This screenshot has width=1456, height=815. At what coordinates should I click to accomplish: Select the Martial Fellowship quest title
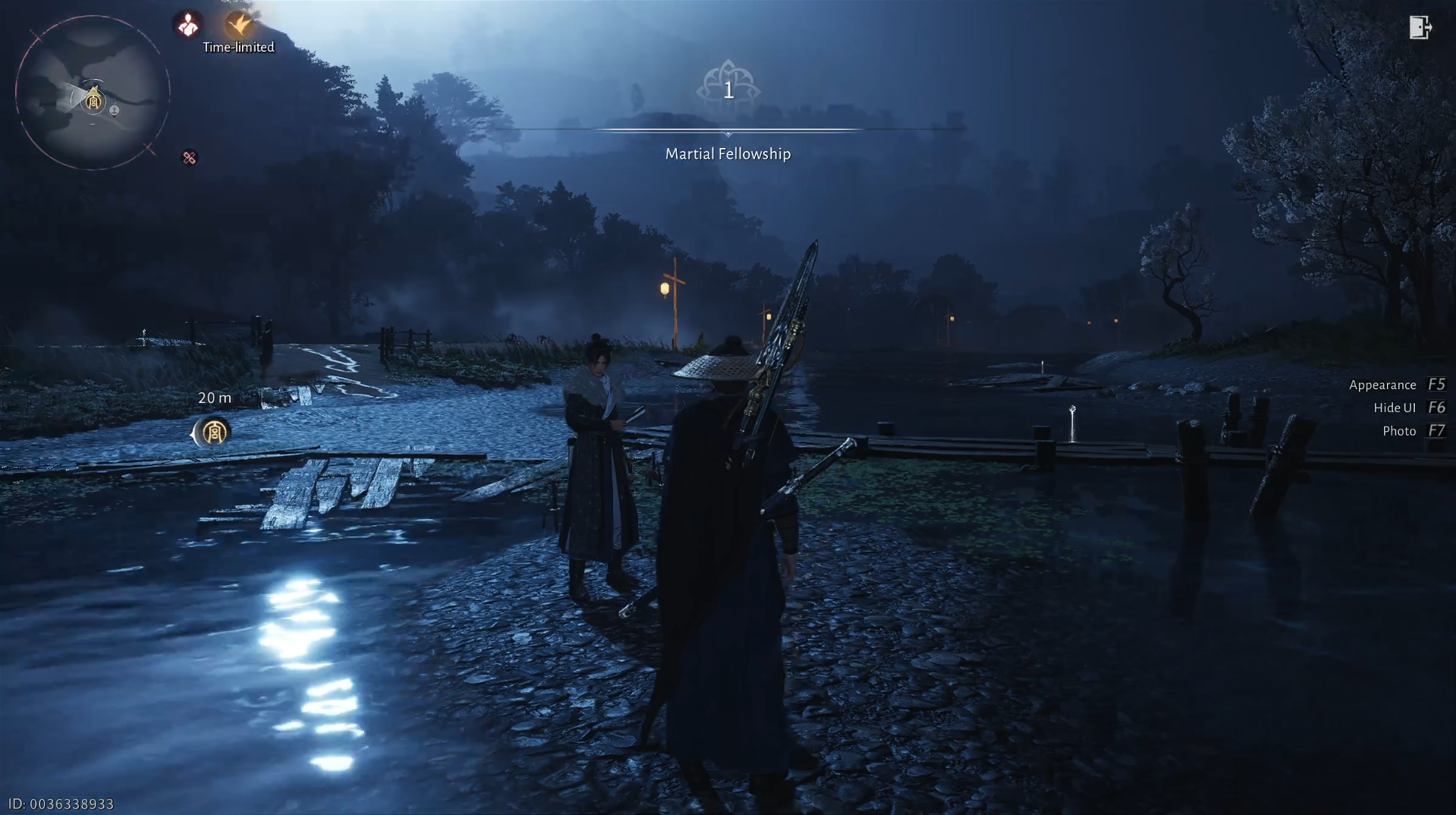coord(728,153)
